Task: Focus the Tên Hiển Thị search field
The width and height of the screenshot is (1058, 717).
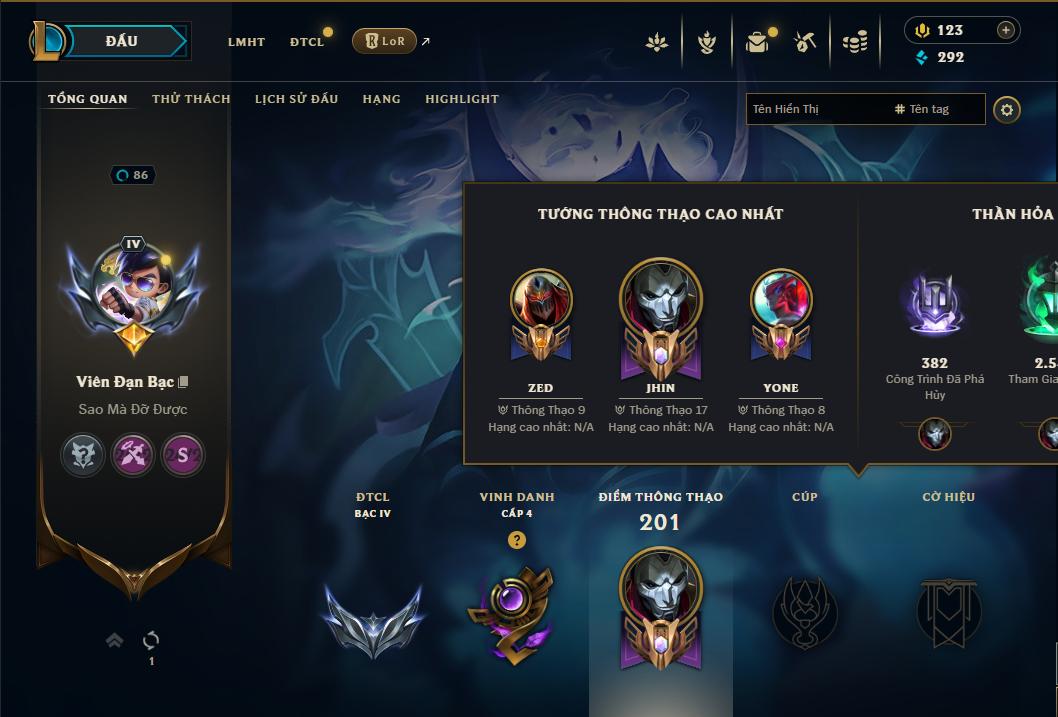Action: [x=815, y=109]
